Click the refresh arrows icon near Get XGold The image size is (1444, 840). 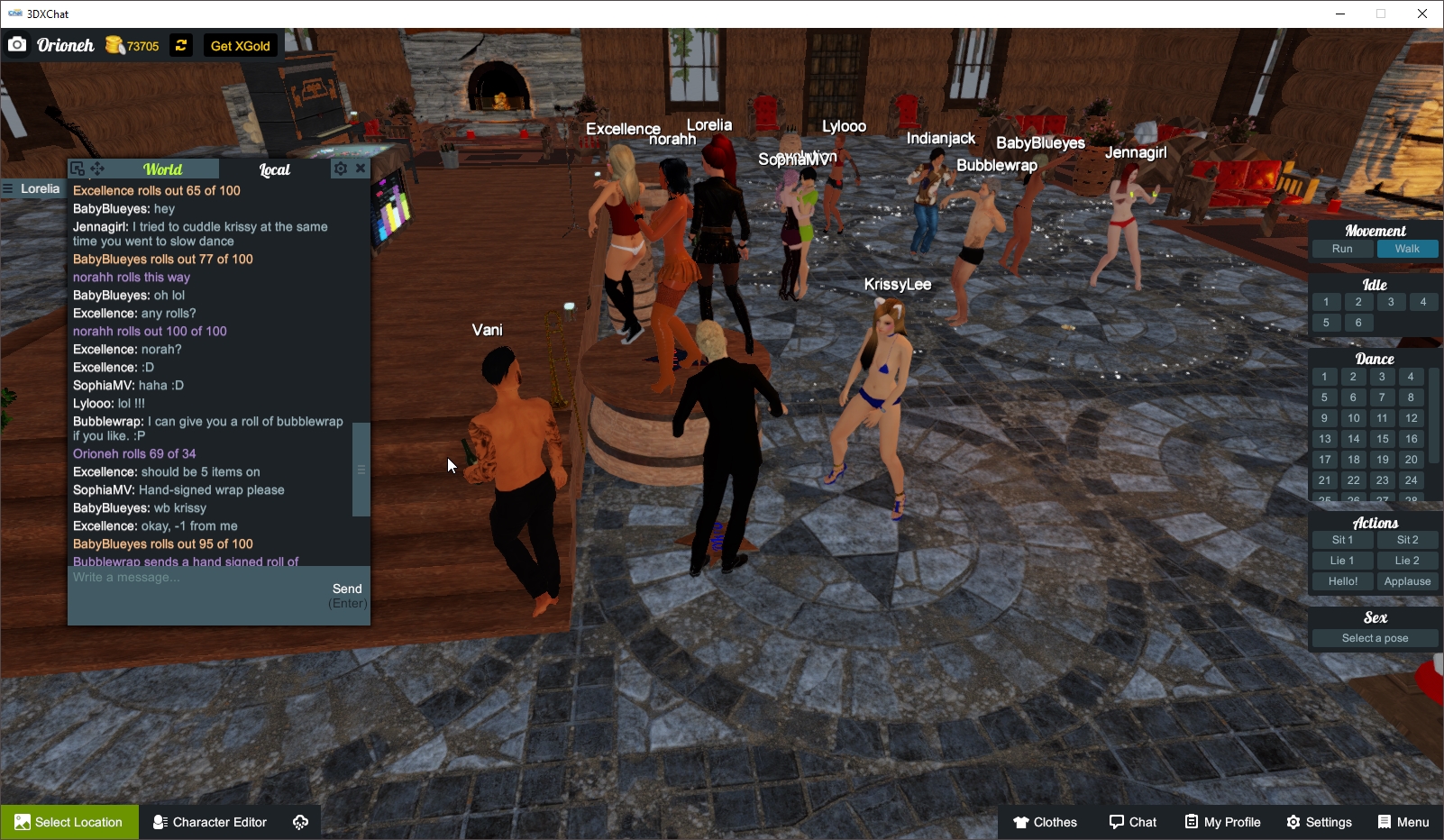[x=180, y=44]
